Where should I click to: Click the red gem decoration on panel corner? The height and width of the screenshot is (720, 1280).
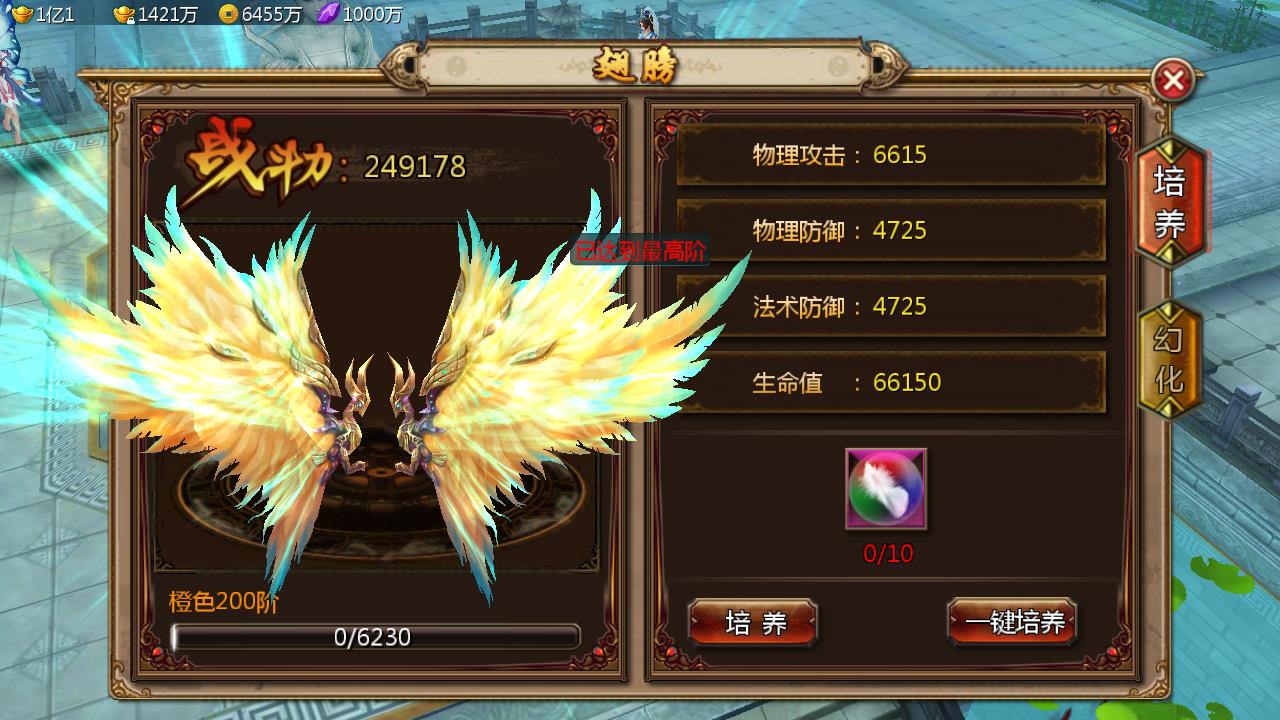(157, 130)
